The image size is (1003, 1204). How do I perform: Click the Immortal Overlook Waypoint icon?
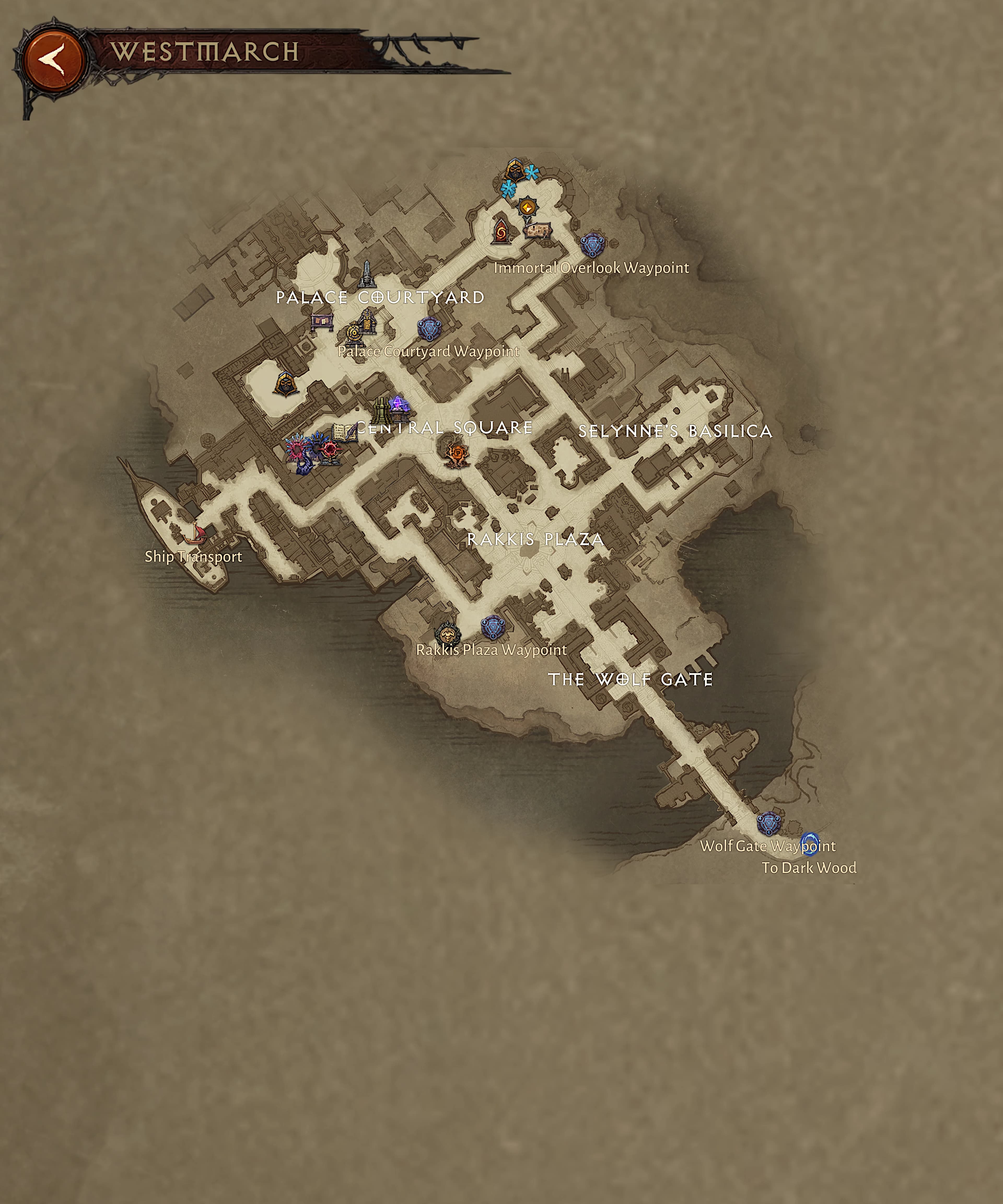592,245
